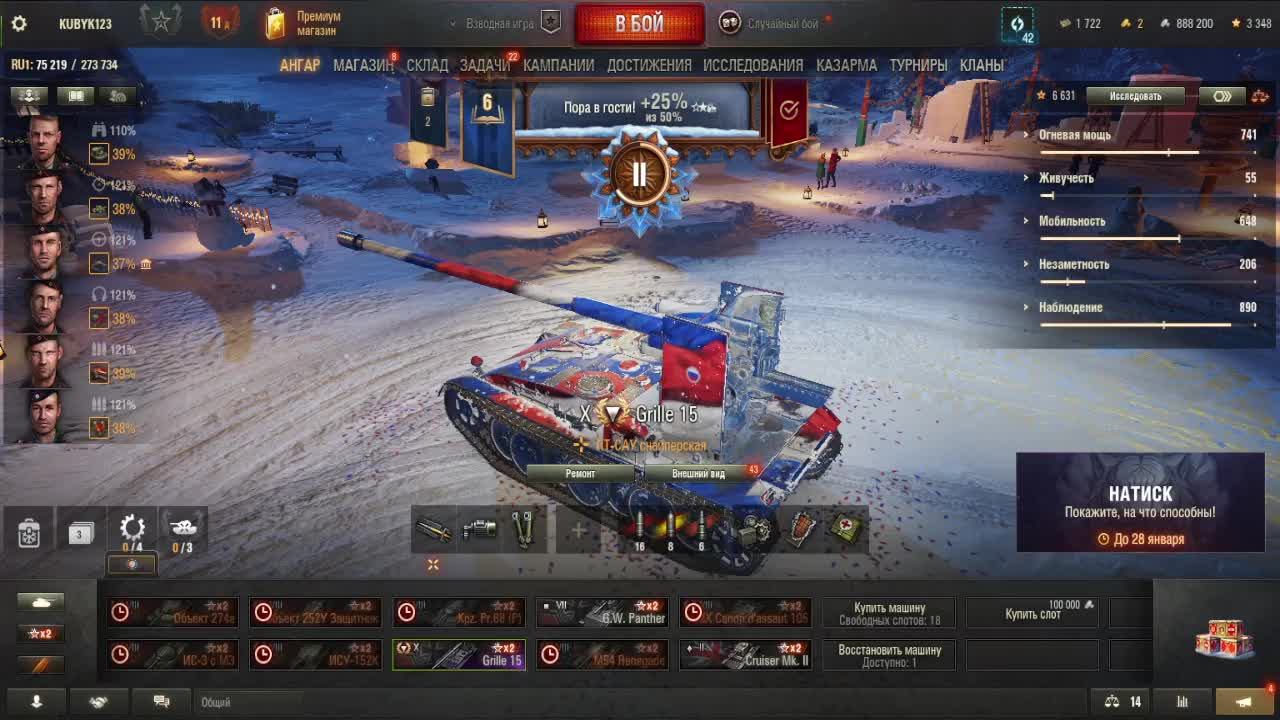
Task: Show the ДОСТИЖЕНИЯ tab
Action: point(649,65)
